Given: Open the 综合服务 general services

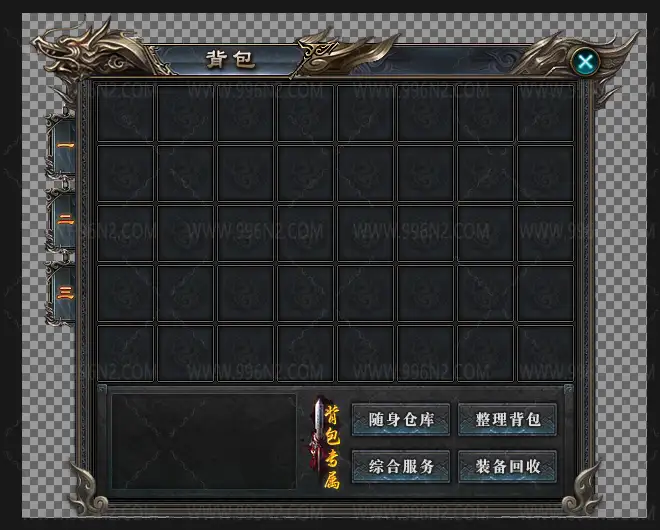Looking at the screenshot, I should point(401,466).
